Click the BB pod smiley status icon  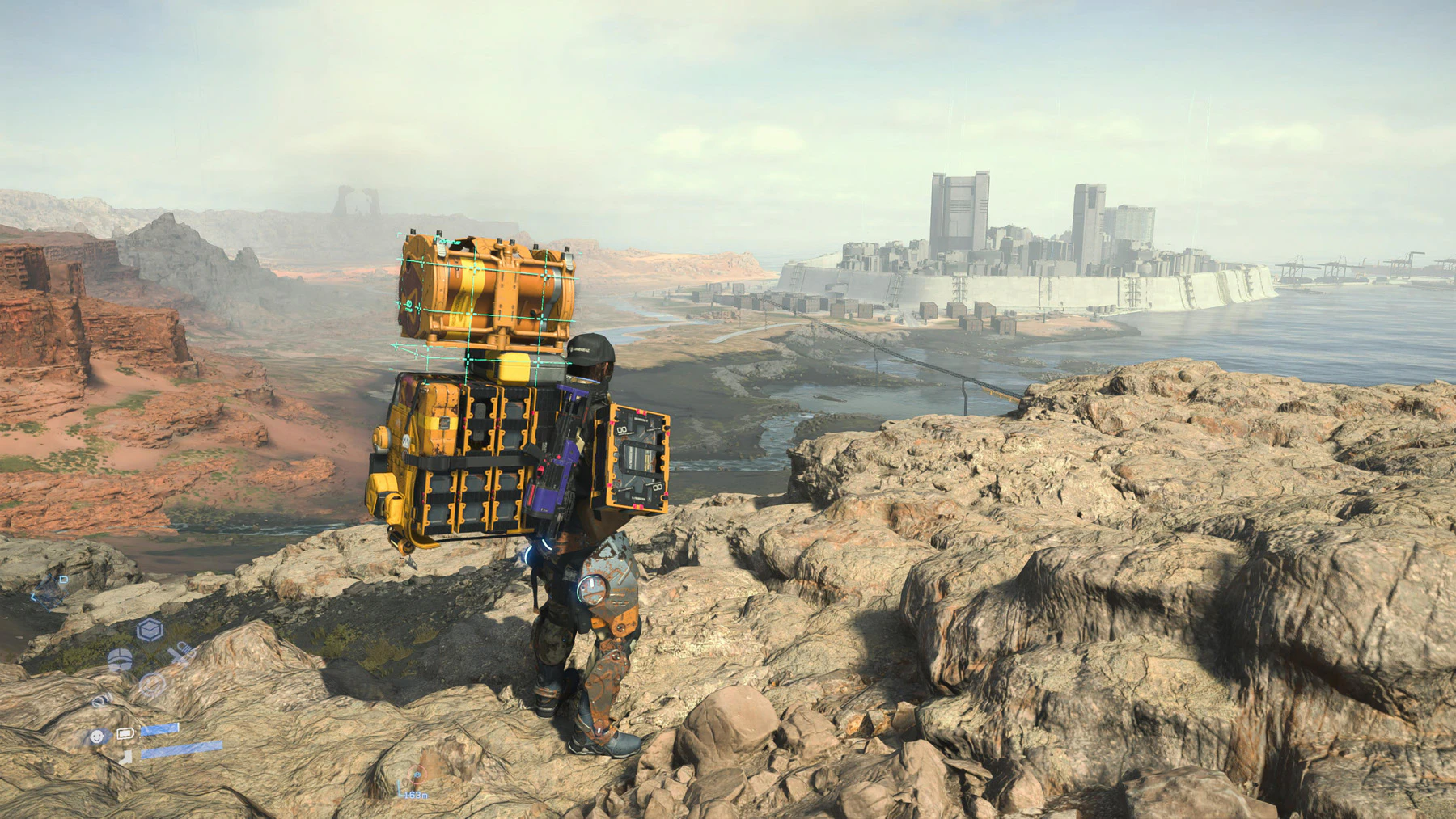97,737
